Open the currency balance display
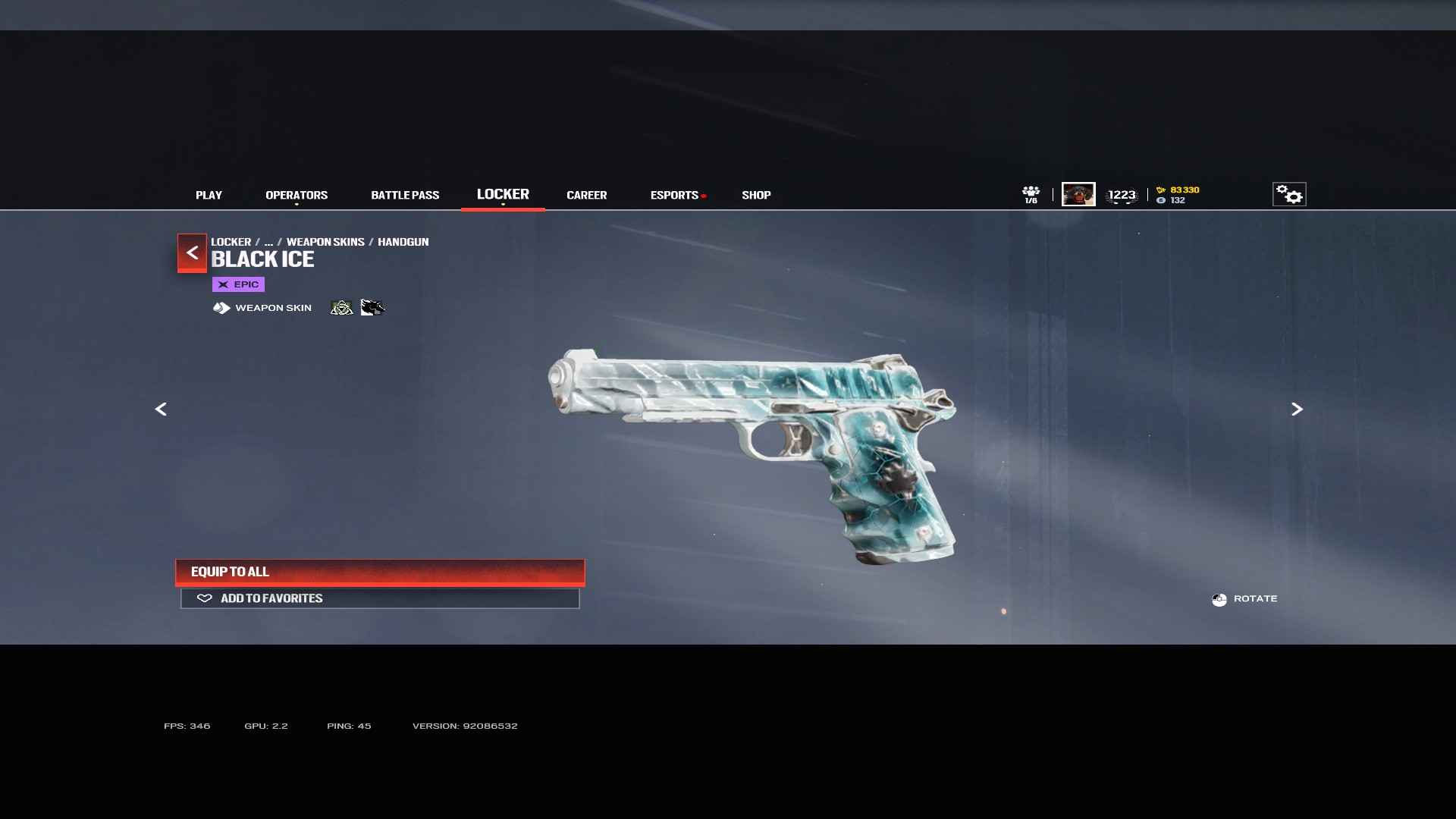 pyautogui.click(x=1178, y=195)
